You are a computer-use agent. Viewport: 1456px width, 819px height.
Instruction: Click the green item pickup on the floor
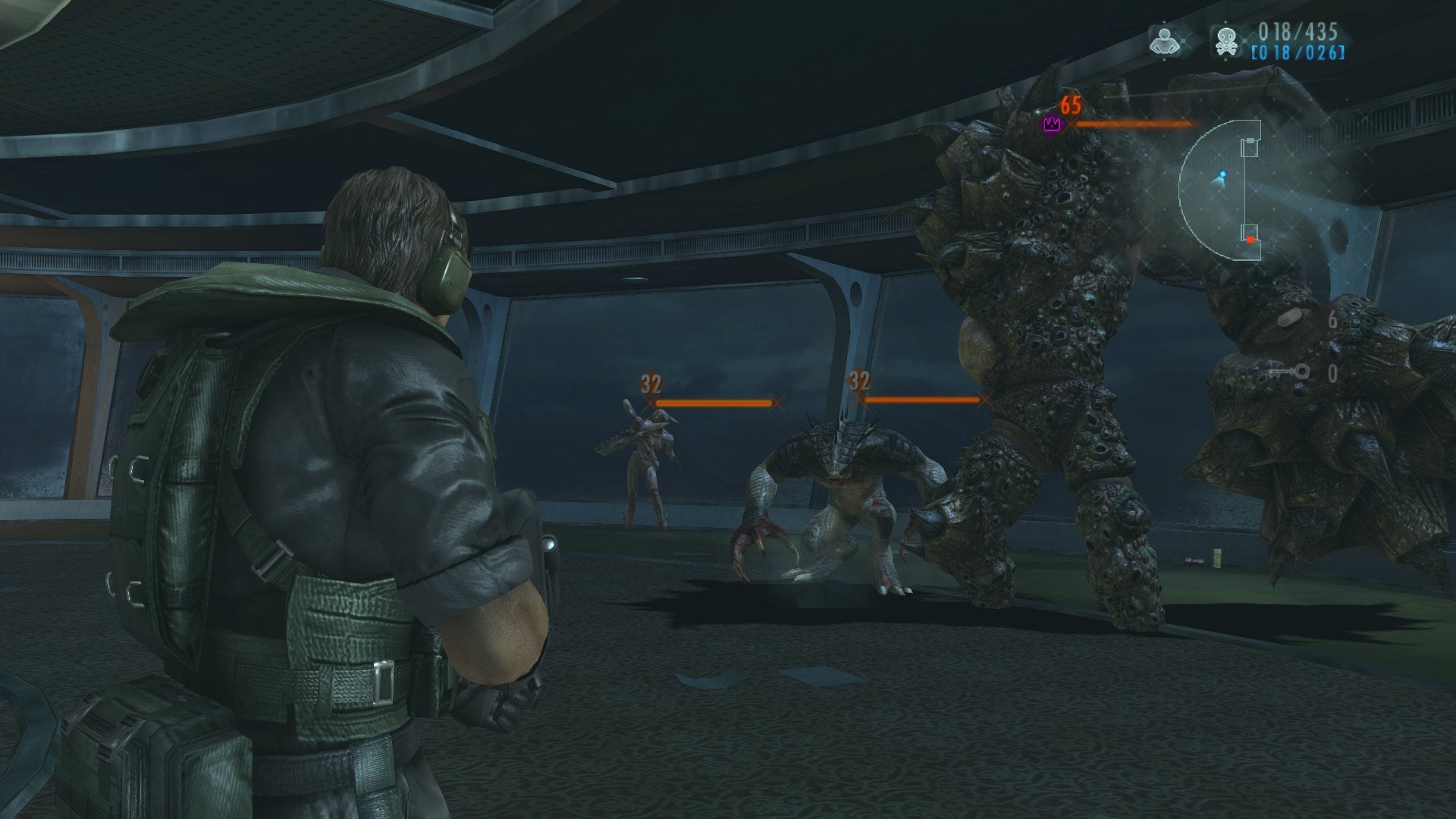tap(1217, 557)
